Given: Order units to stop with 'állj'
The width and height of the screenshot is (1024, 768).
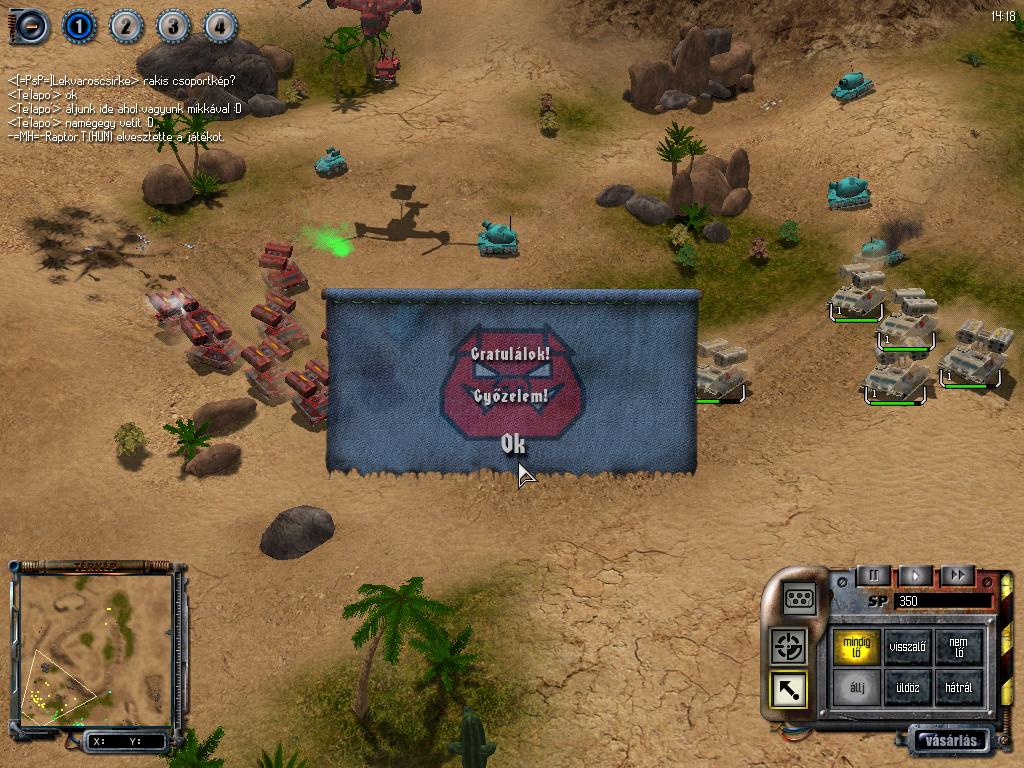Looking at the screenshot, I should tap(857, 688).
